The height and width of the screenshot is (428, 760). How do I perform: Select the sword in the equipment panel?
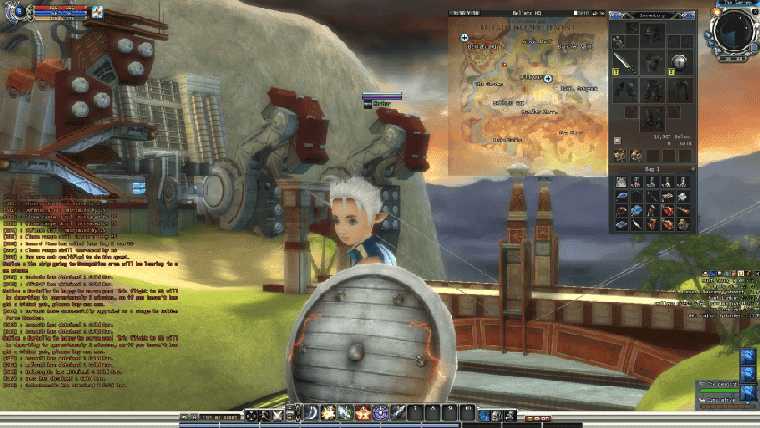(620, 62)
